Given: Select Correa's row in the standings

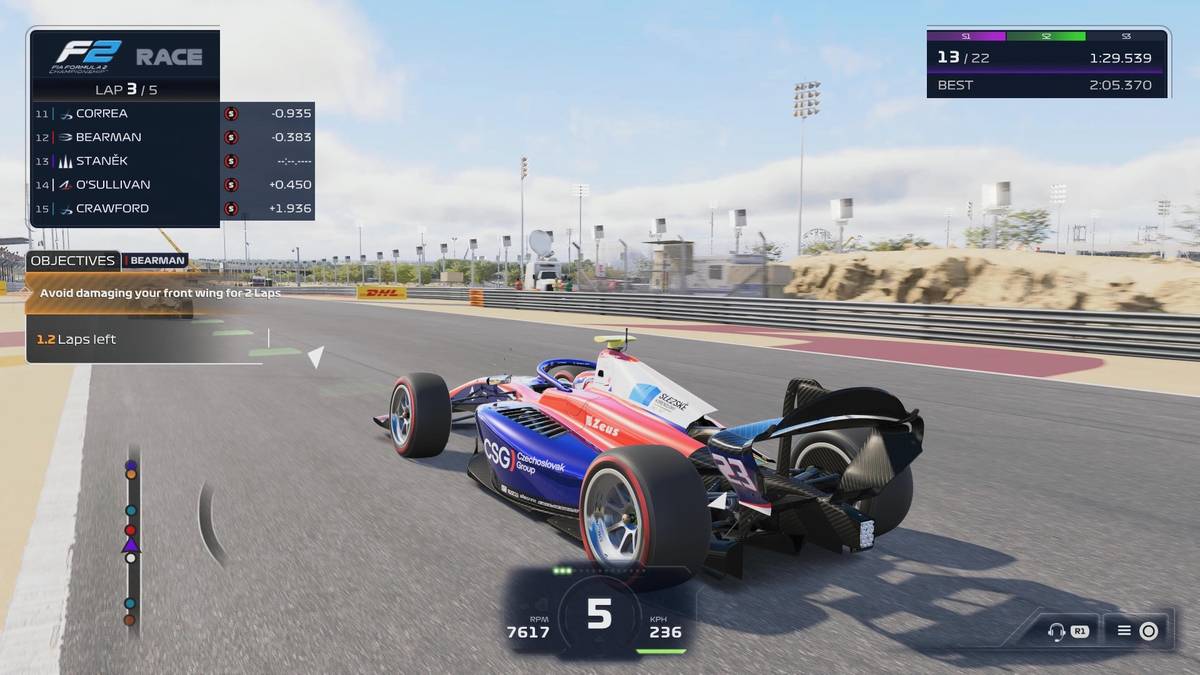Looking at the screenshot, I should [x=172, y=113].
